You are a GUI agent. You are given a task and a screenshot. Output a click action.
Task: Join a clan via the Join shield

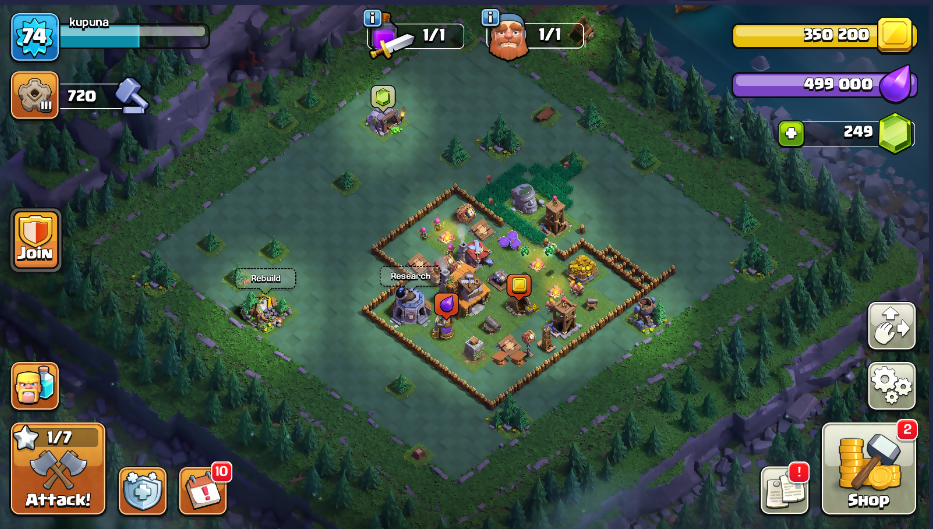pos(35,240)
